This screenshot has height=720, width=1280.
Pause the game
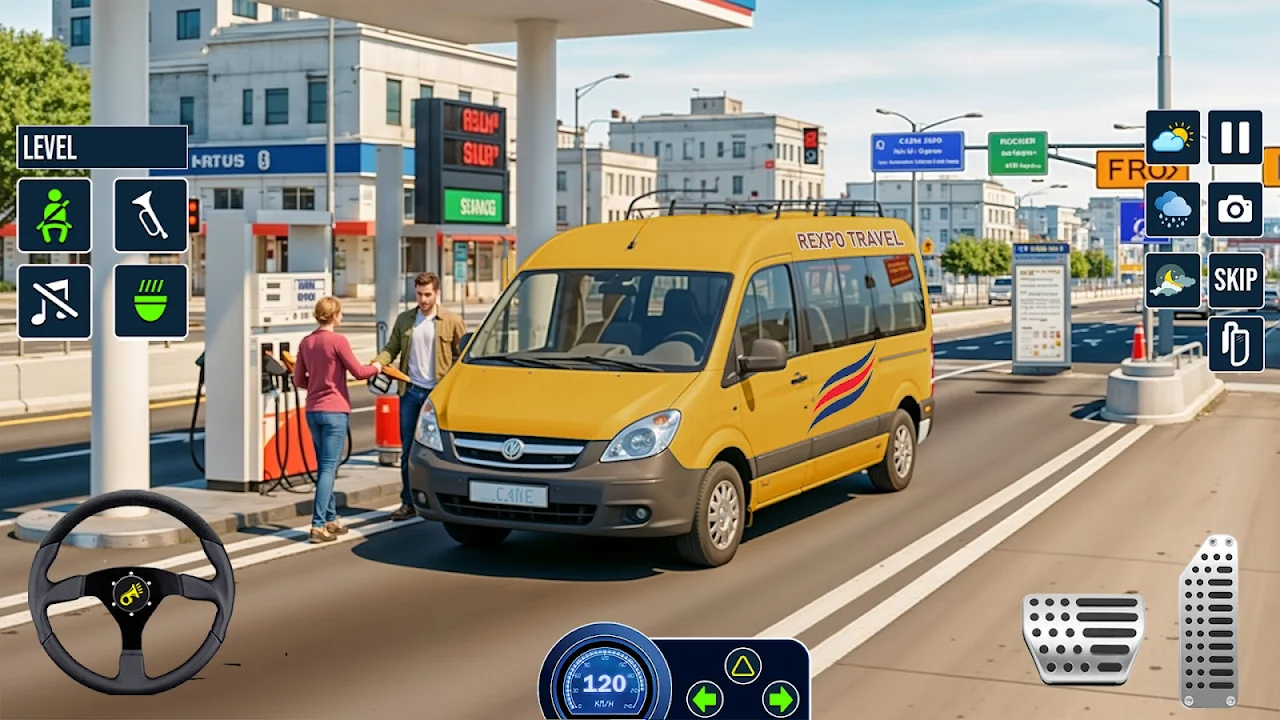[1235, 137]
